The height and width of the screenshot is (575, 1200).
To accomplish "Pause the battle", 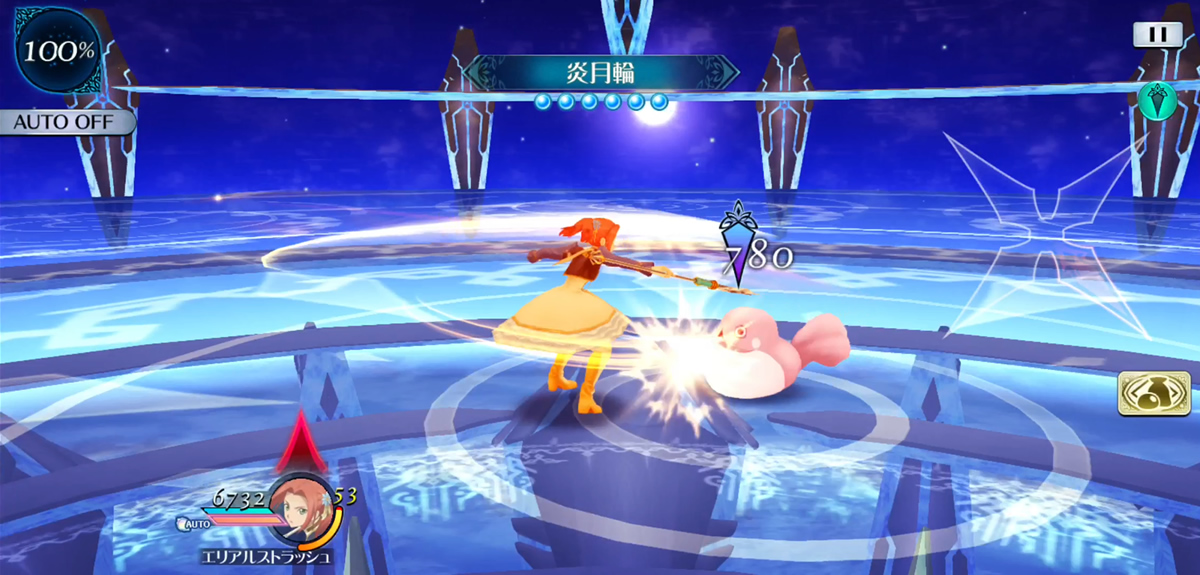I will click(x=1157, y=35).
